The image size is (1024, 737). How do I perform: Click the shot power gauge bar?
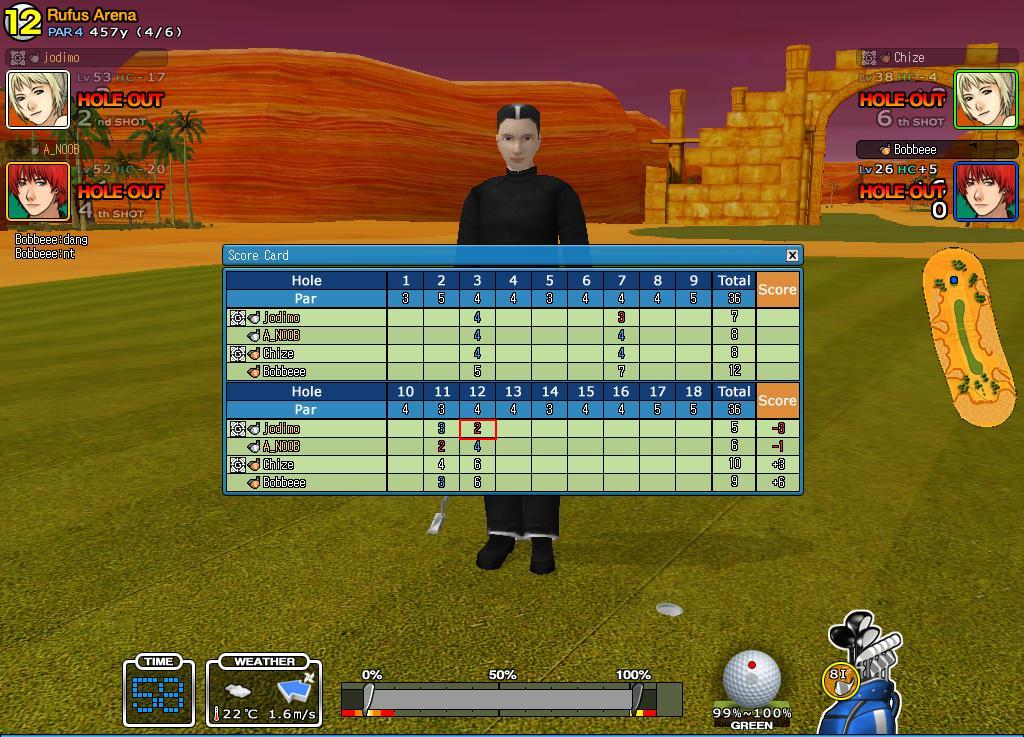(x=511, y=698)
